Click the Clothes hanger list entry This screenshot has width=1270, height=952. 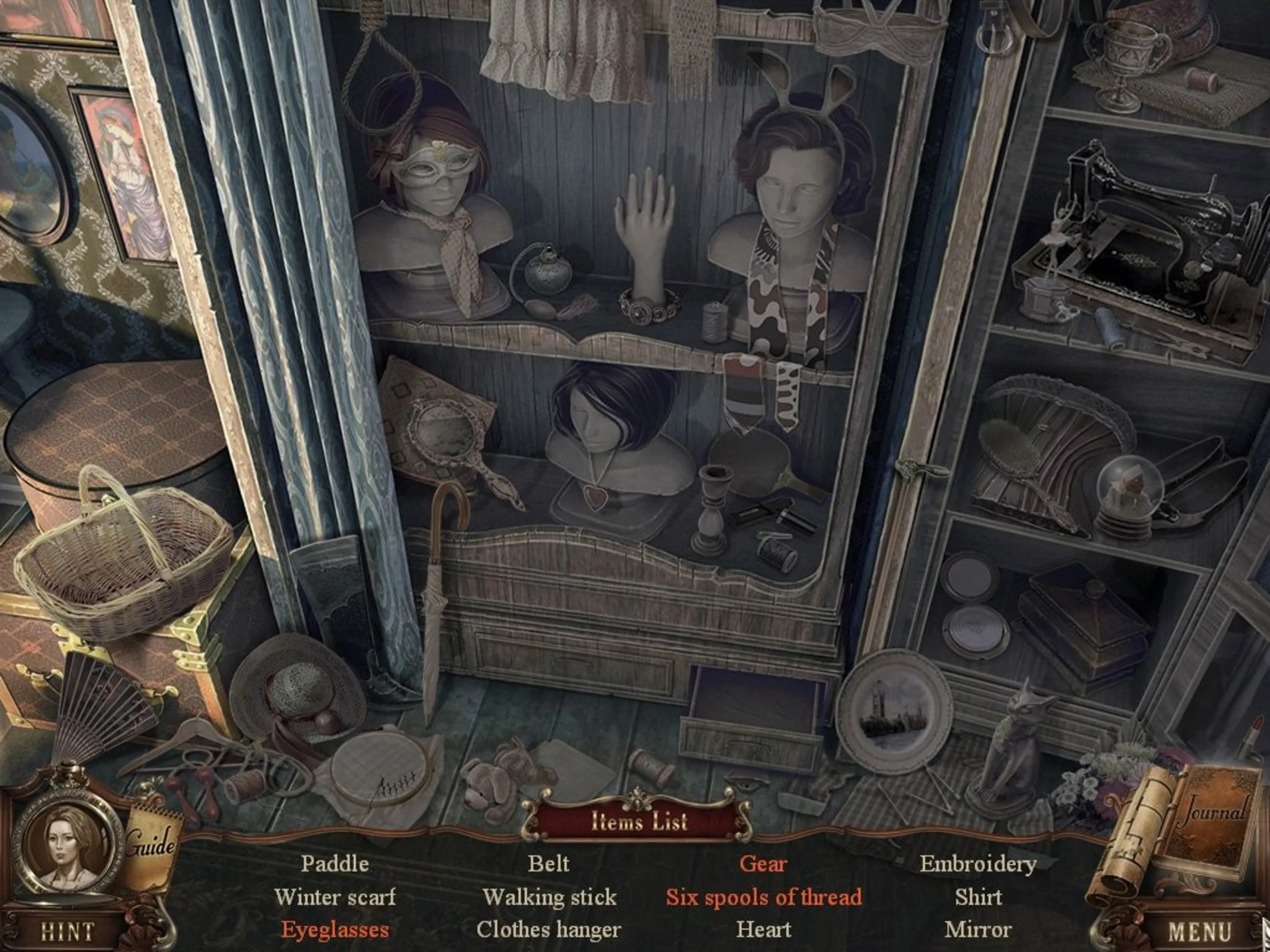tap(549, 930)
